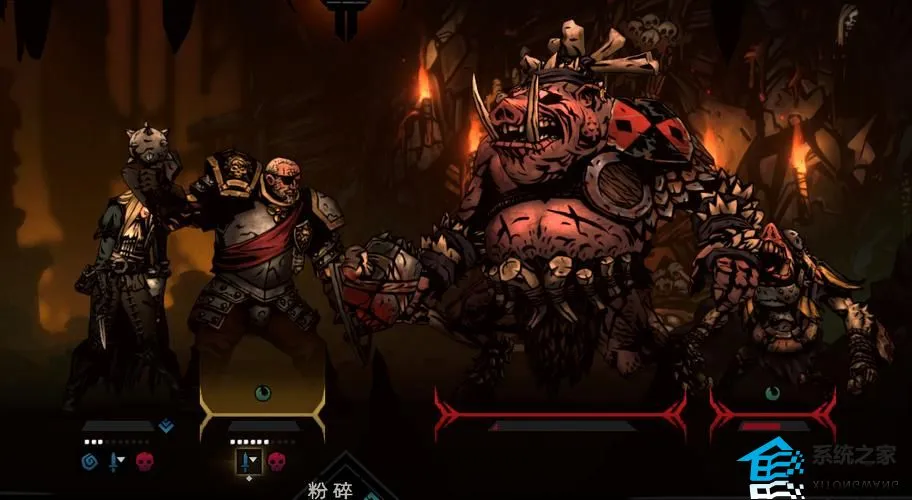Click the highlighted blue sword token
The height and width of the screenshot is (500, 912).
pyautogui.click(x=246, y=461)
